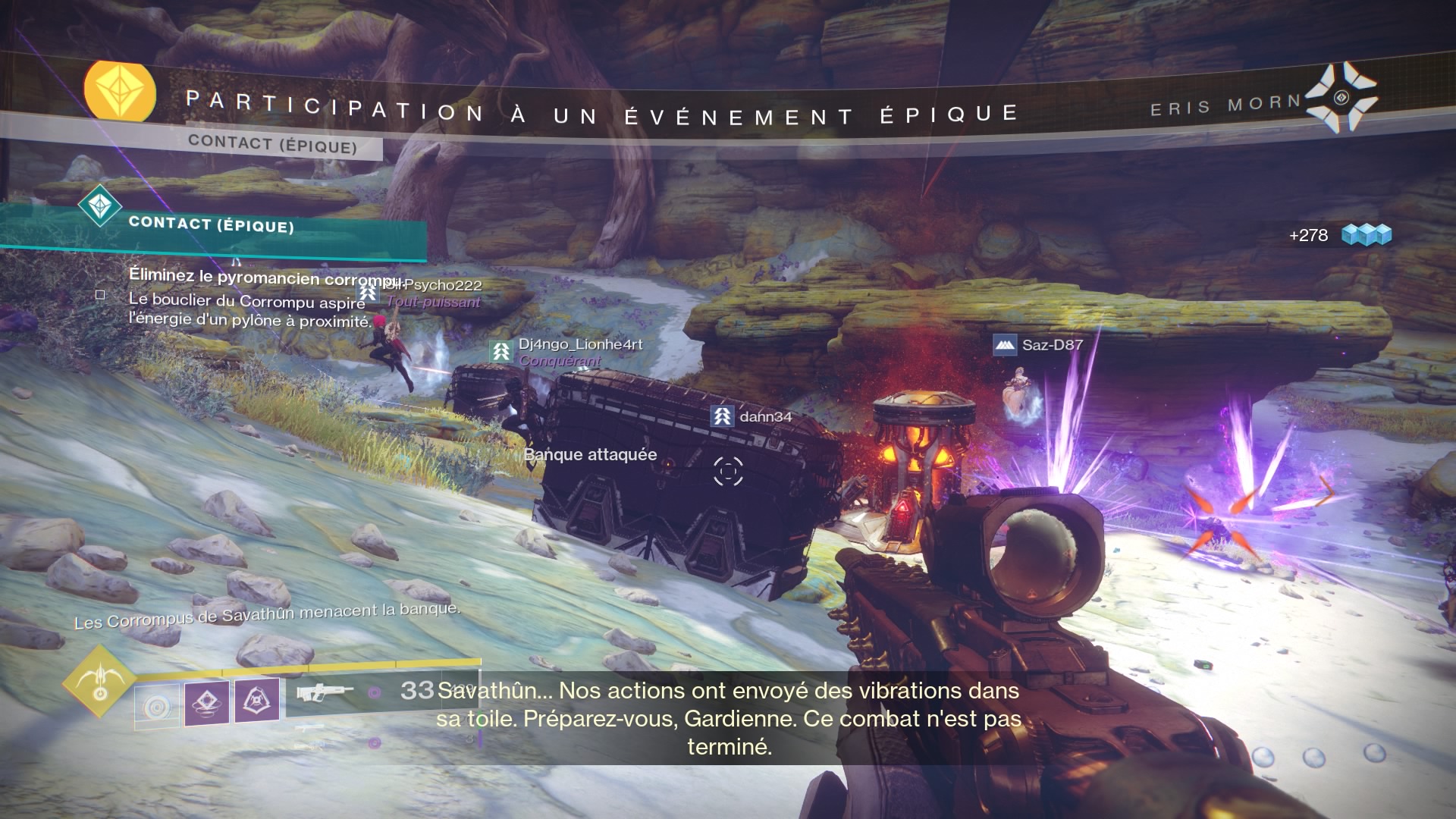Select player nameplate Saz-D87

pyautogui.click(x=1052, y=345)
